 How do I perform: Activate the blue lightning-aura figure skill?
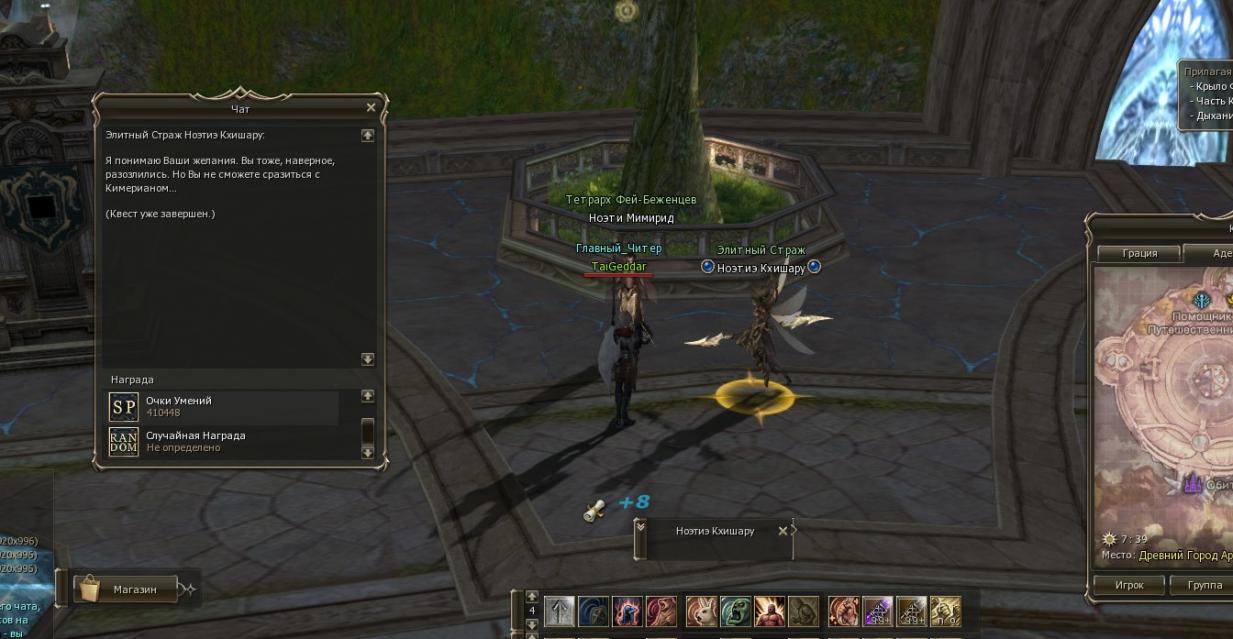tap(627, 610)
